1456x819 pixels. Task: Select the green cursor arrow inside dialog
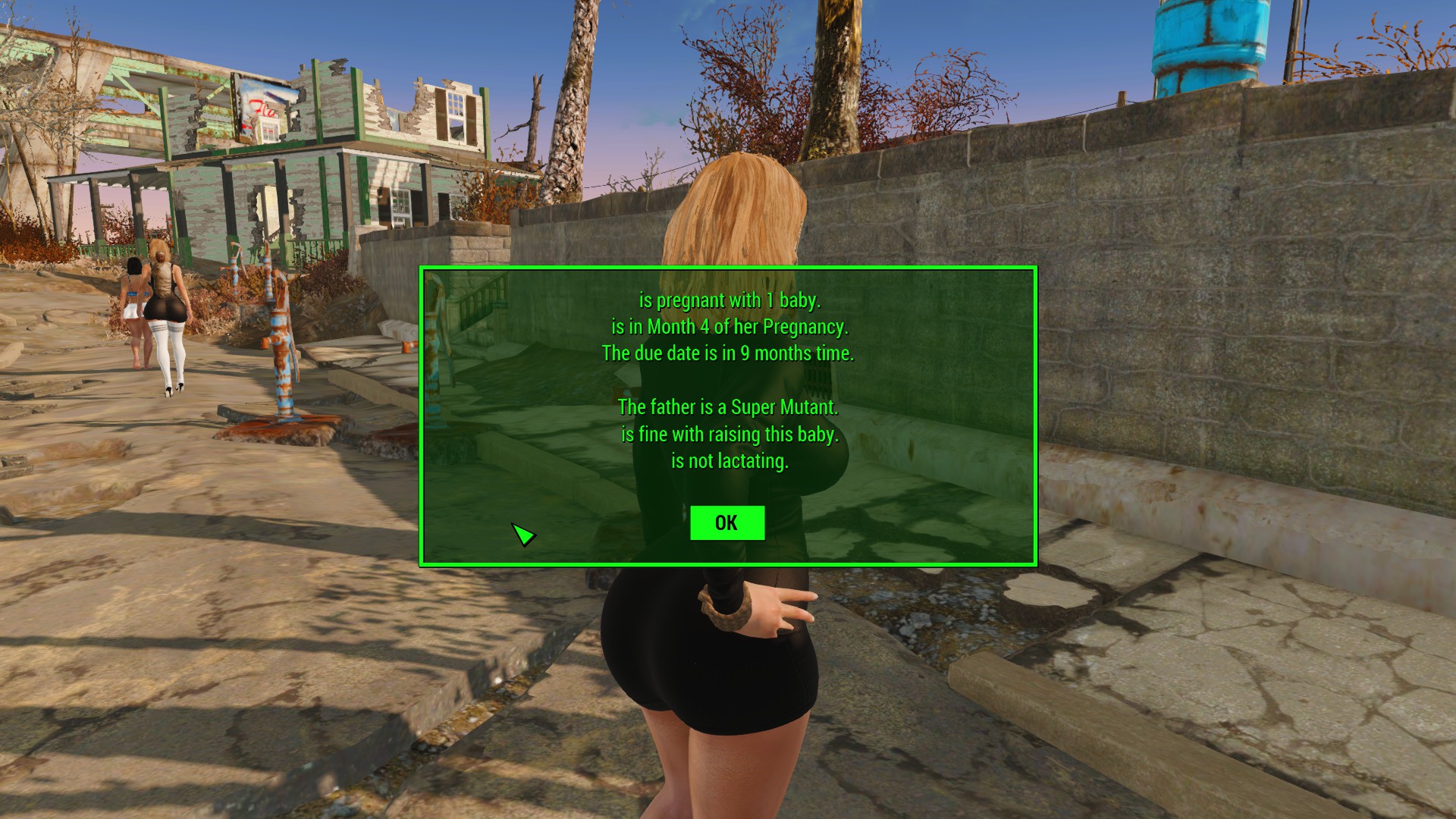click(x=526, y=535)
